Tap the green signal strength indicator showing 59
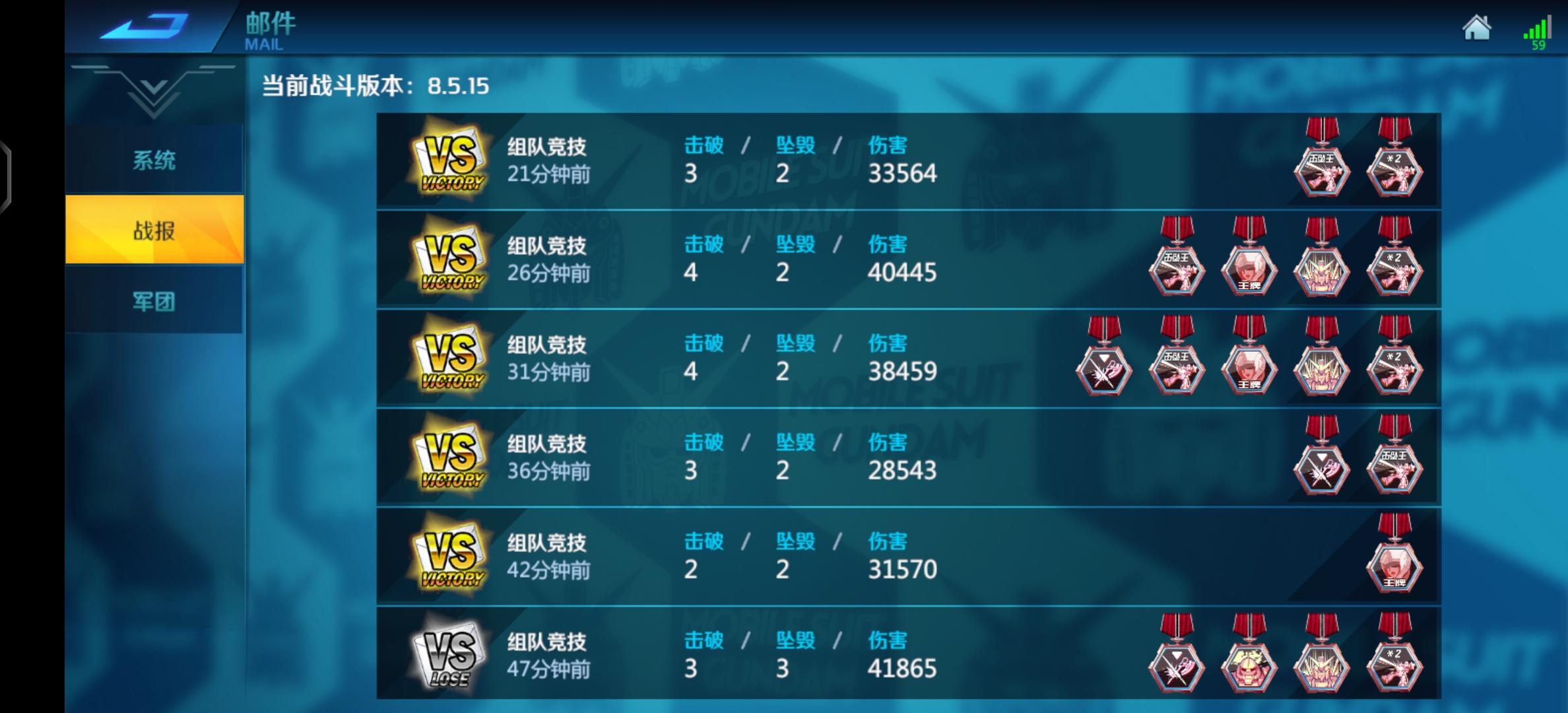Image resolution: width=1568 pixels, height=713 pixels. (1538, 33)
